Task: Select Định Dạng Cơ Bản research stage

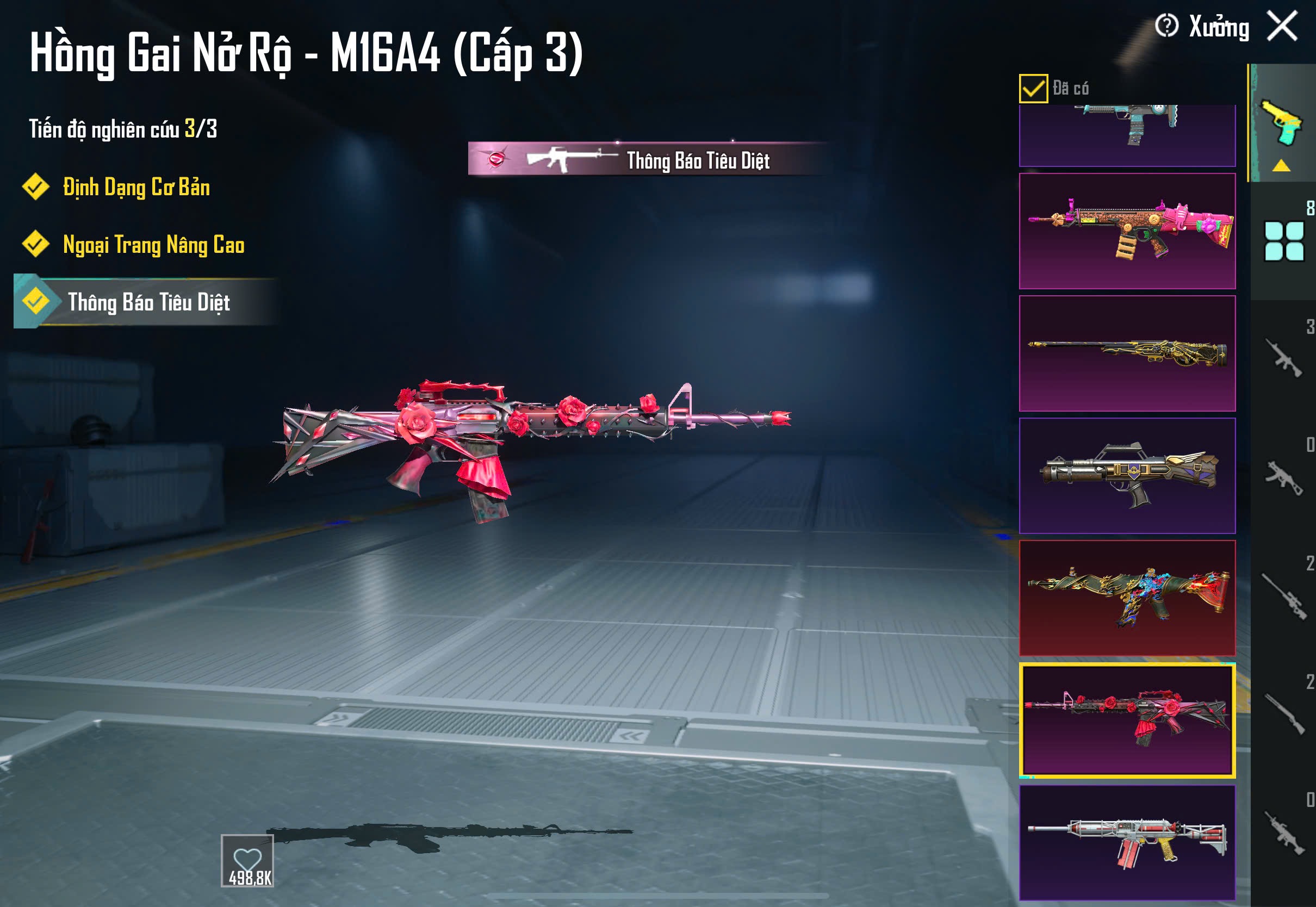Action: [x=136, y=188]
